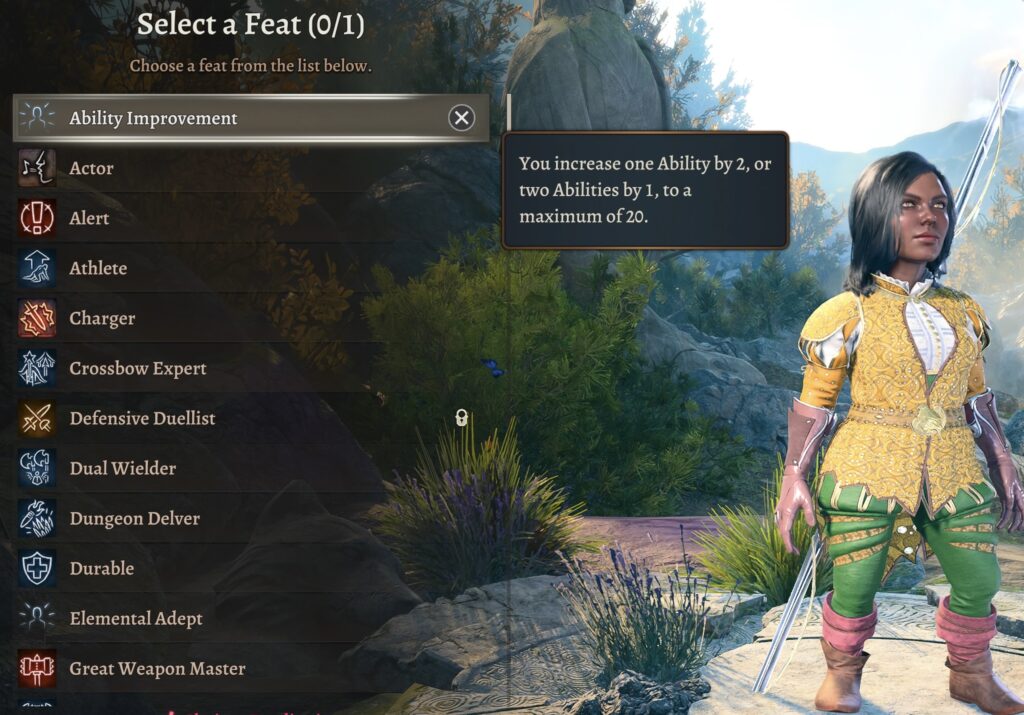The width and height of the screenshot is (1024, 715).
Task: Choose the Actor feat
Action: (x=91, y=168)
